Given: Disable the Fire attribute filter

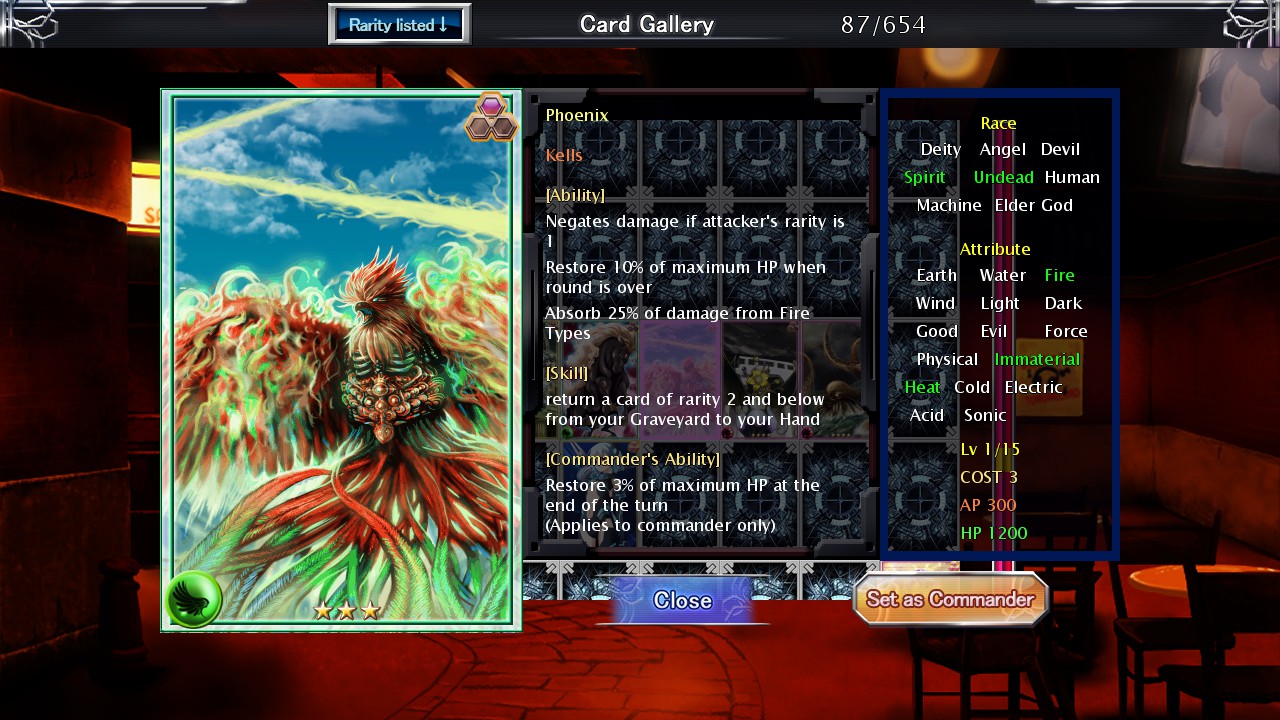Looking at the screenshot, I should 1059,275.
